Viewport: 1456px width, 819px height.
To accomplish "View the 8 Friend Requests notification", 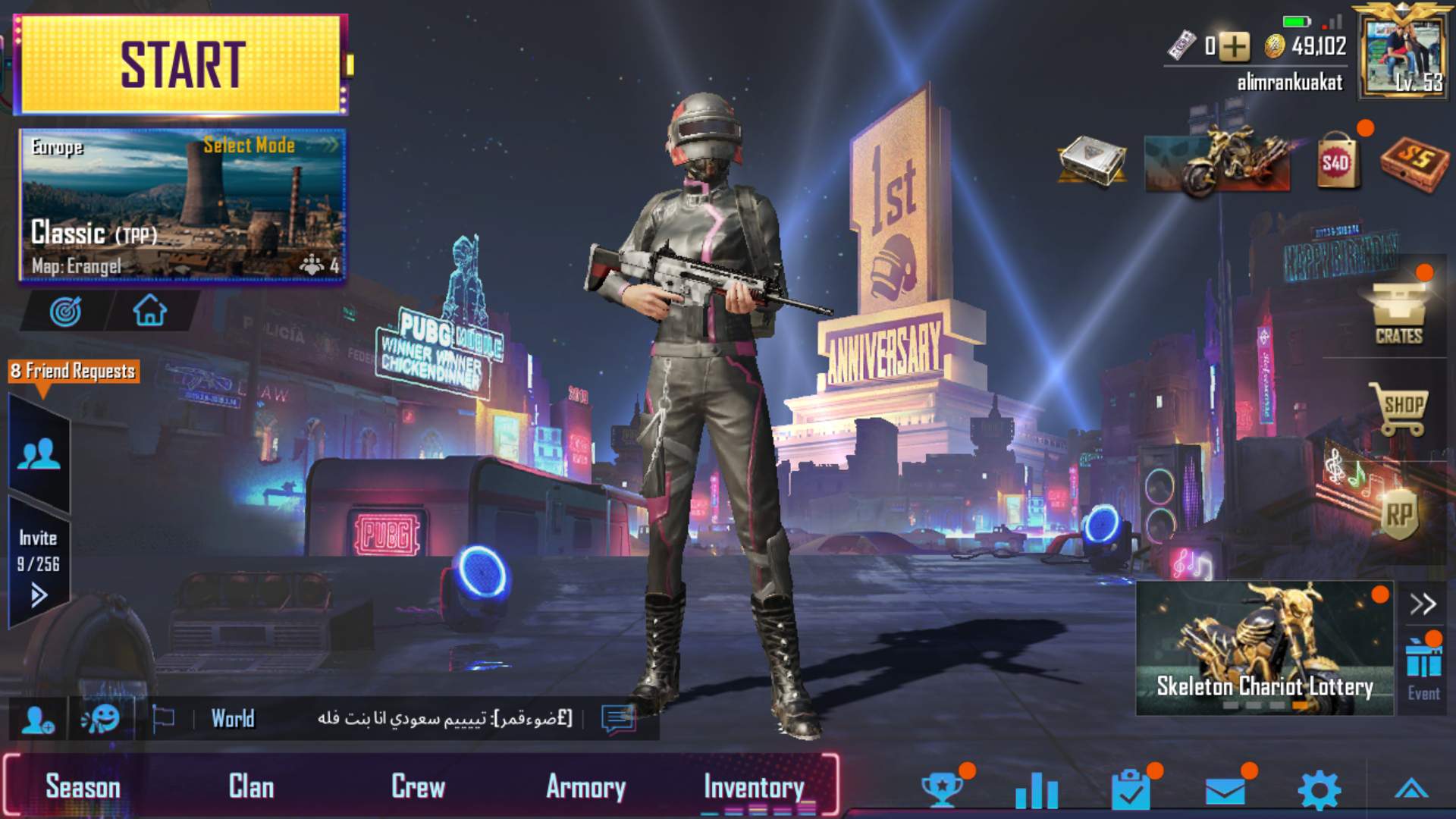I will (x=72, y=372).
